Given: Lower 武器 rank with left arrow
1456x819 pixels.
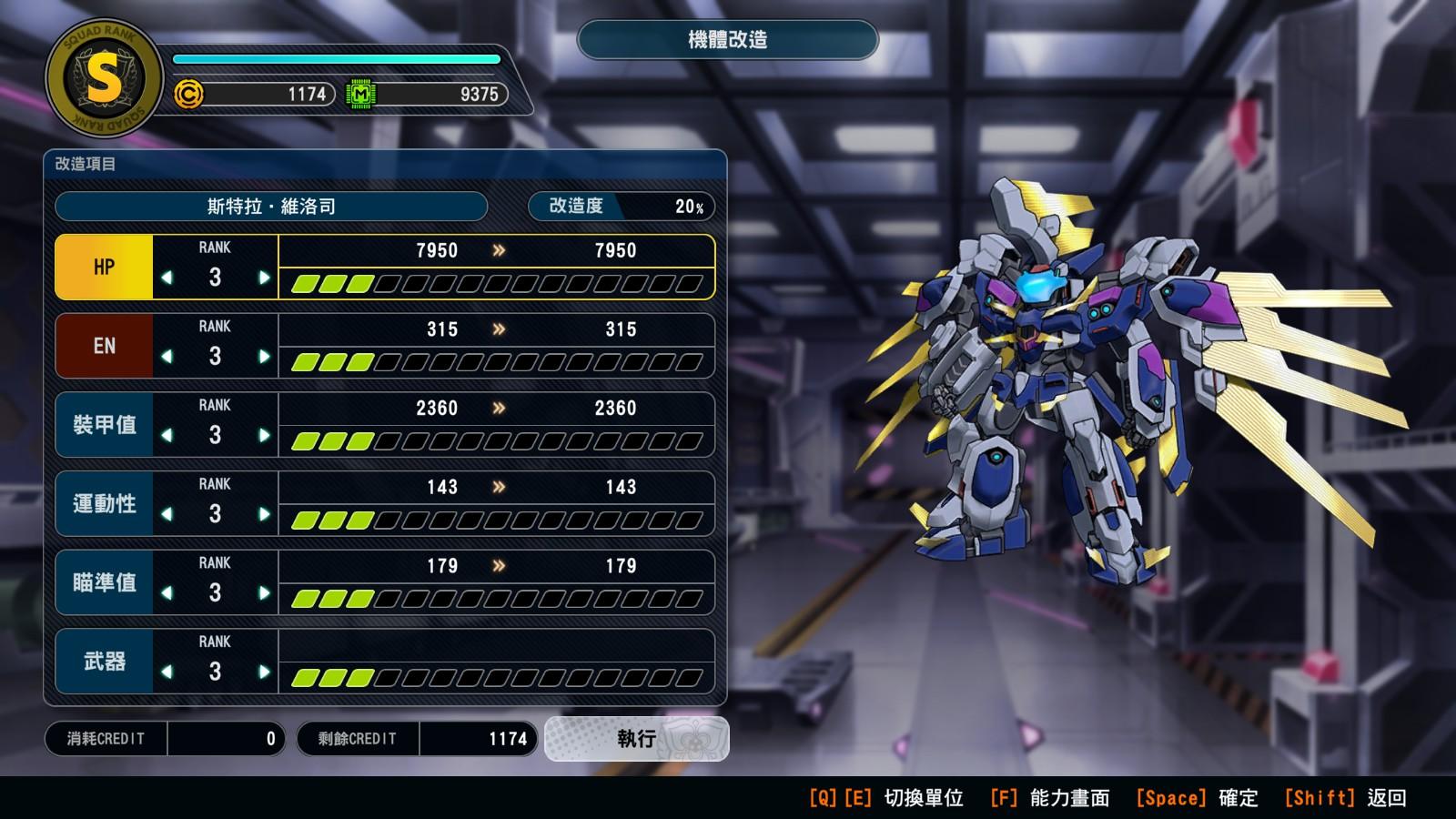Looking at the screenshot, I should coord(167,672).
